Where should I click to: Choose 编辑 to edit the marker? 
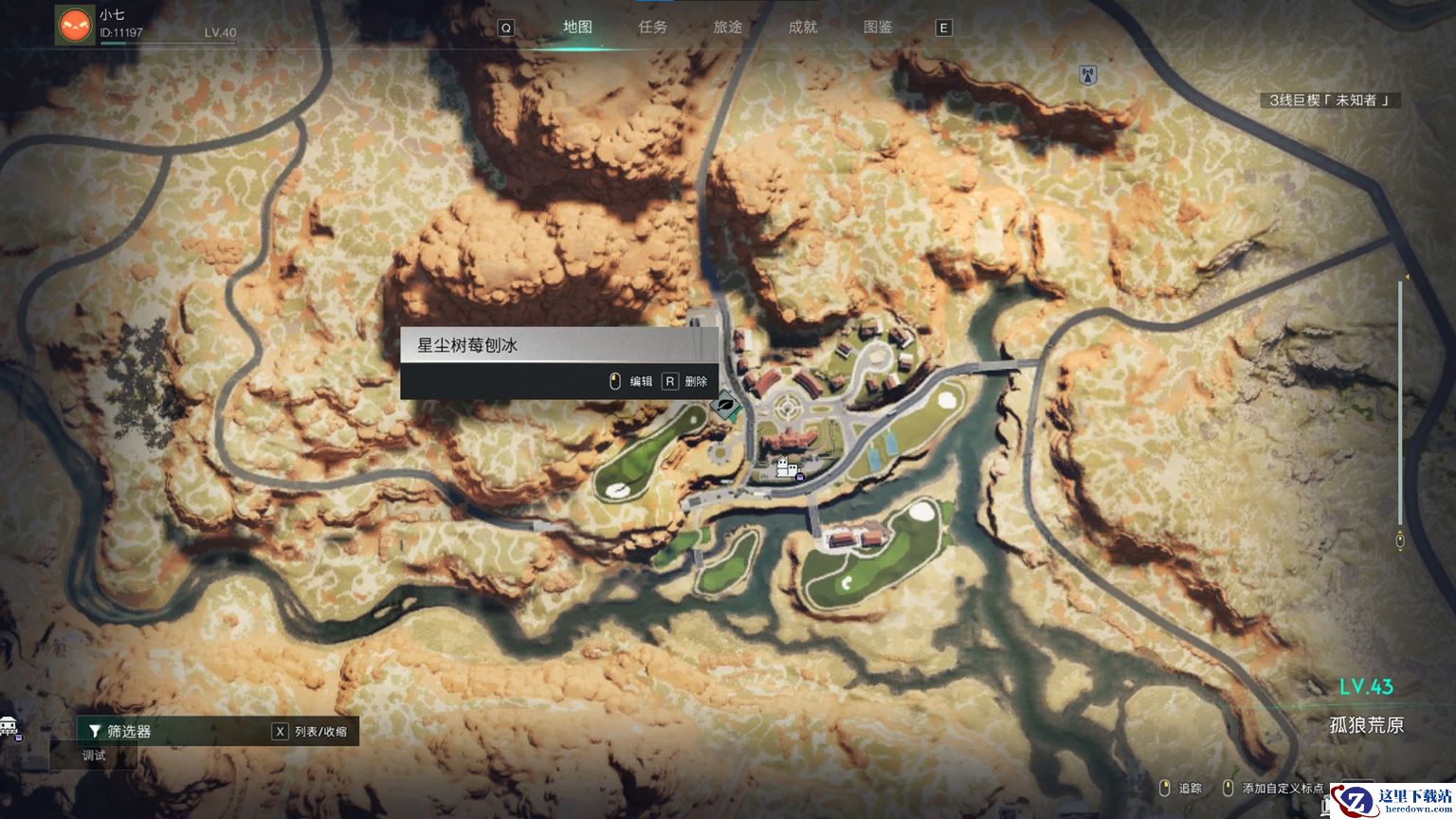(631, 381)
